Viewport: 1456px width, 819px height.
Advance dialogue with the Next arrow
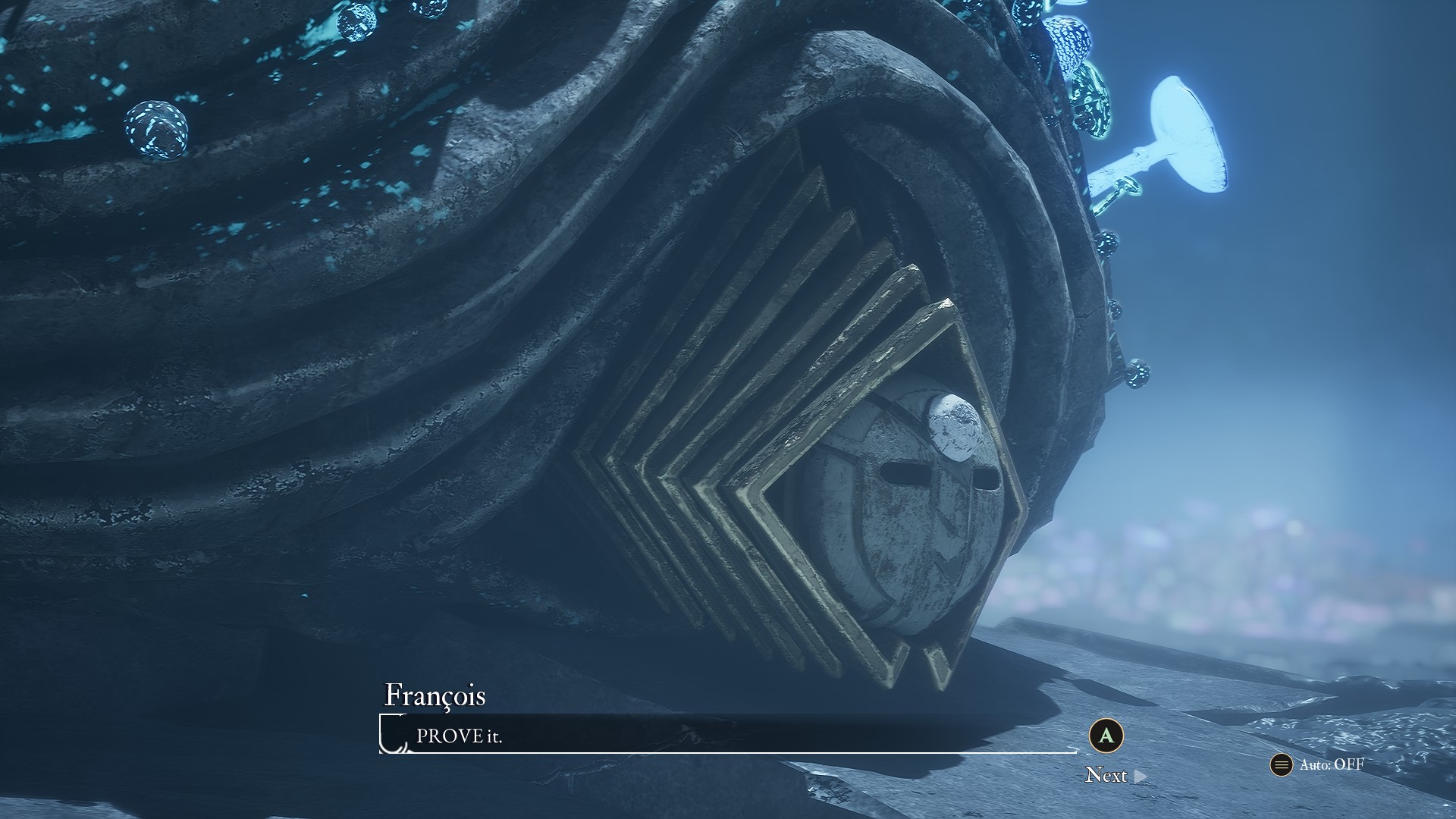[1140, 776]
